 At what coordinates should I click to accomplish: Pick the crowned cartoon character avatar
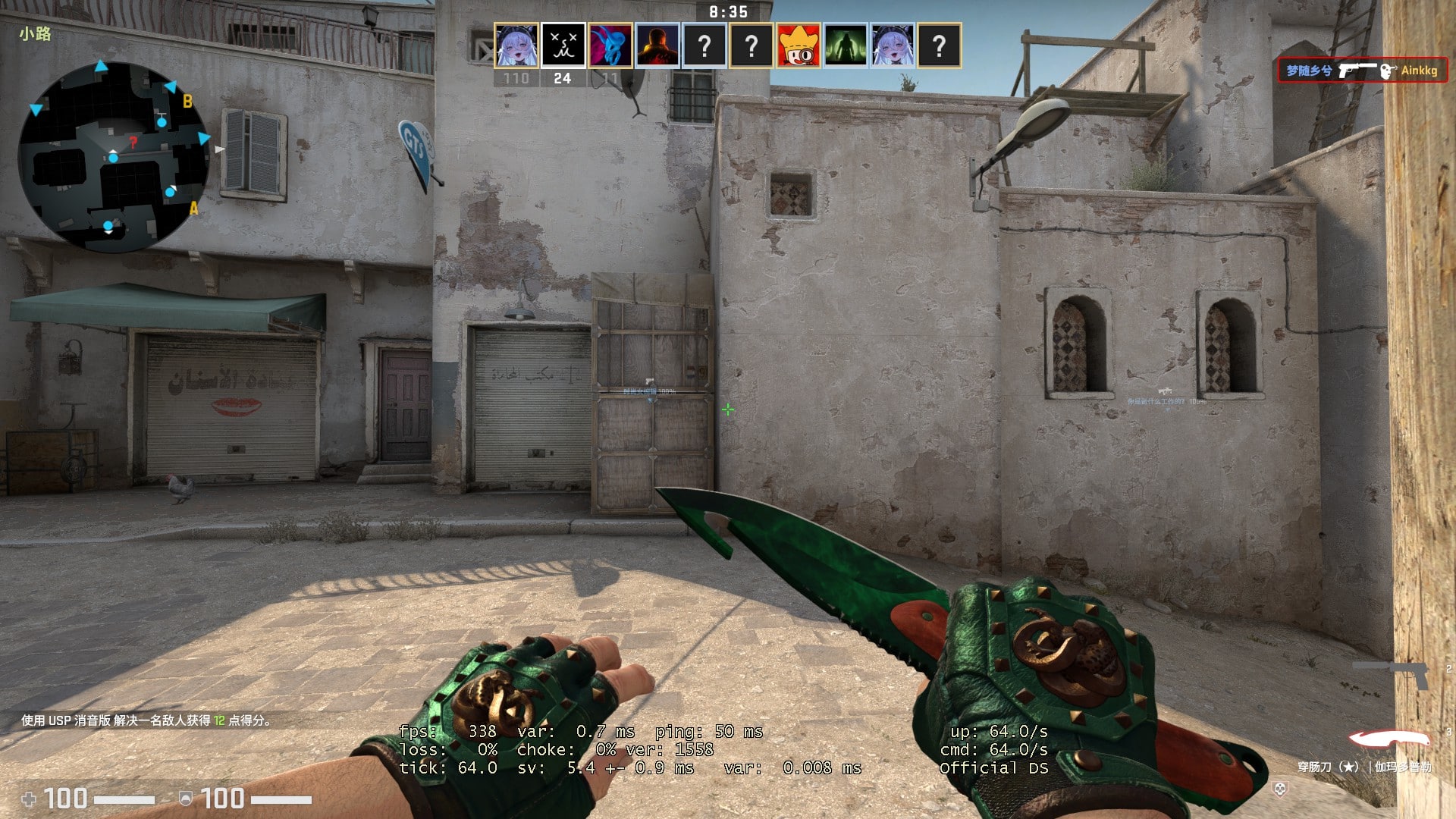[x=799, y=45]
